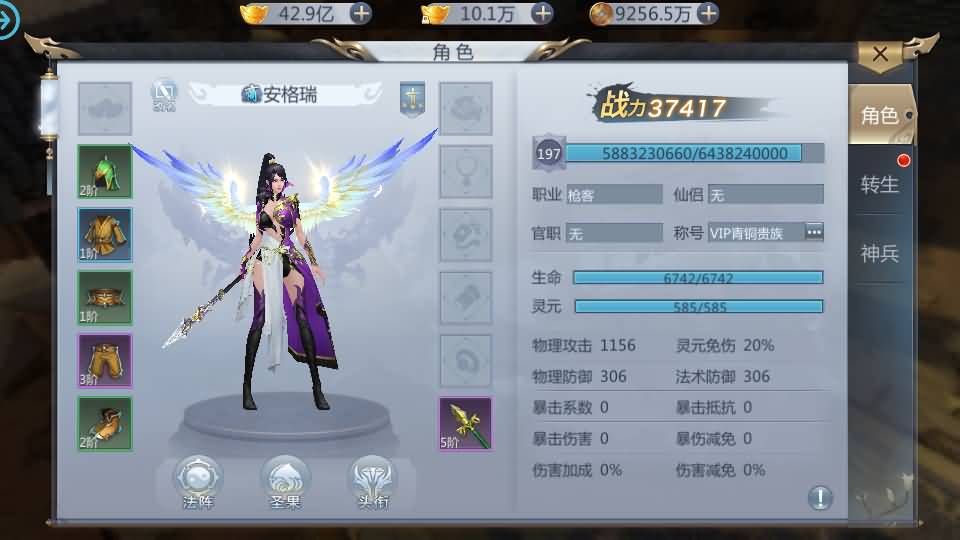The image size is (960, 540).
Task: Open the 圣果 menu
Action: pyautogui.click(x=285, y=482)
